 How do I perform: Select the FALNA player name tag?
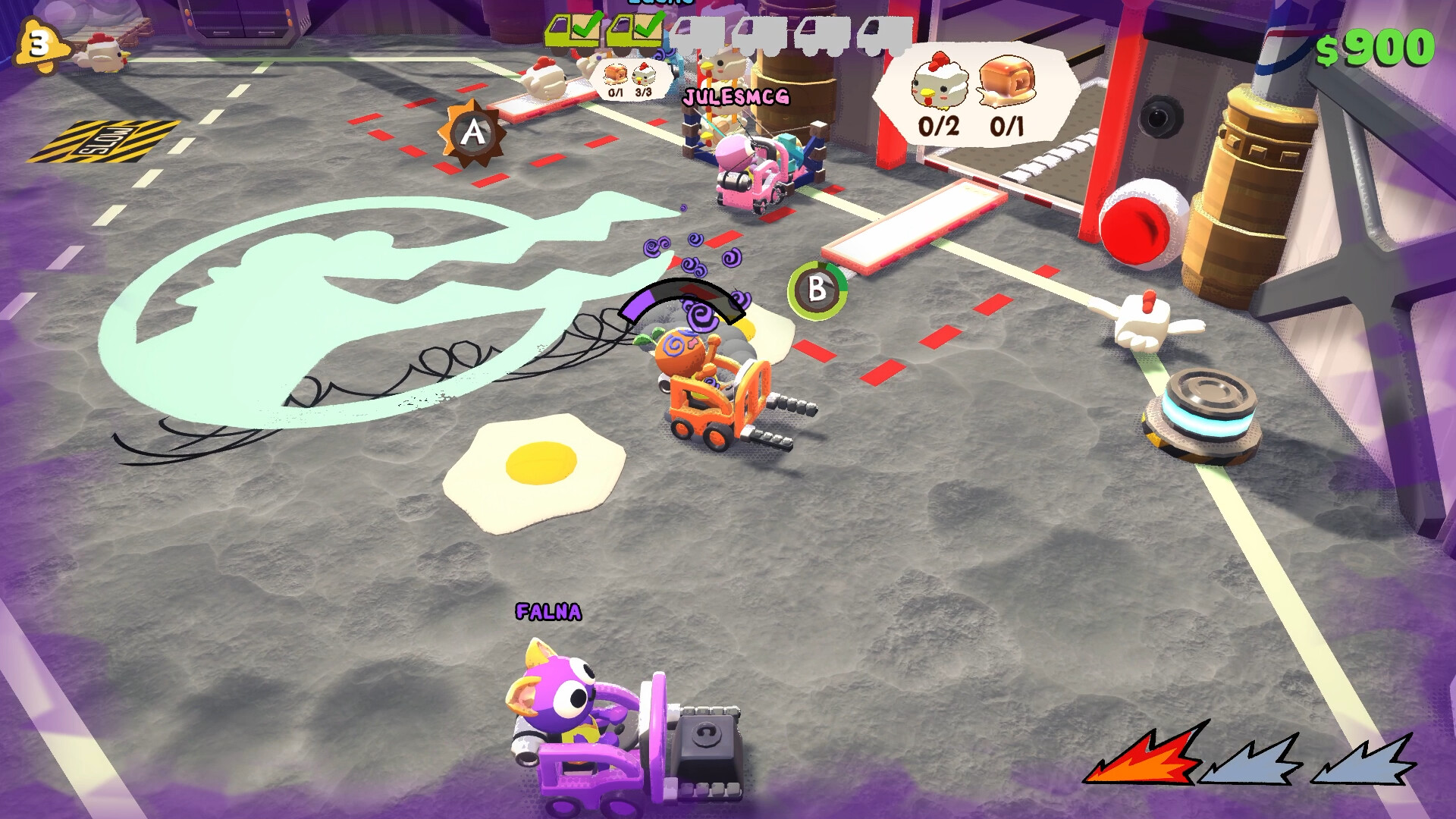point(548,610)
